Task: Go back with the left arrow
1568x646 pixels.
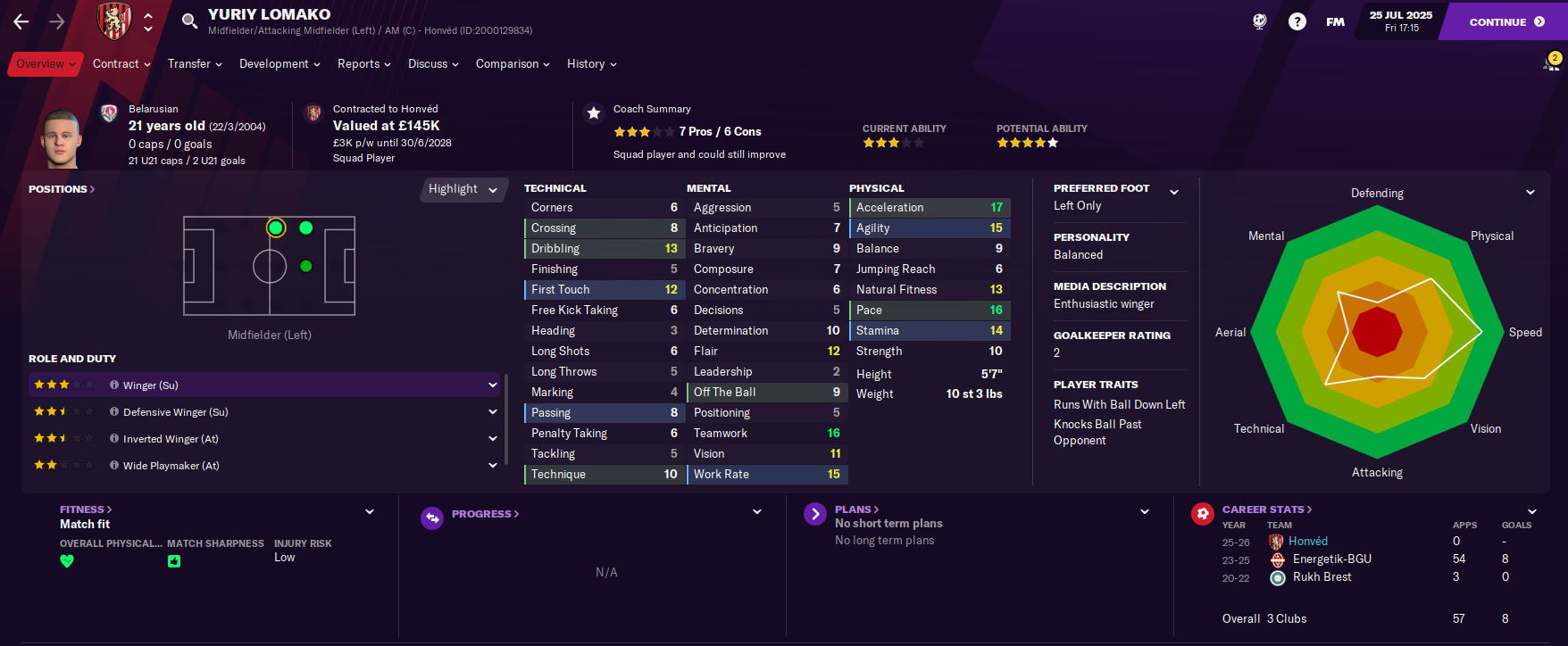Action: [21, 21]
